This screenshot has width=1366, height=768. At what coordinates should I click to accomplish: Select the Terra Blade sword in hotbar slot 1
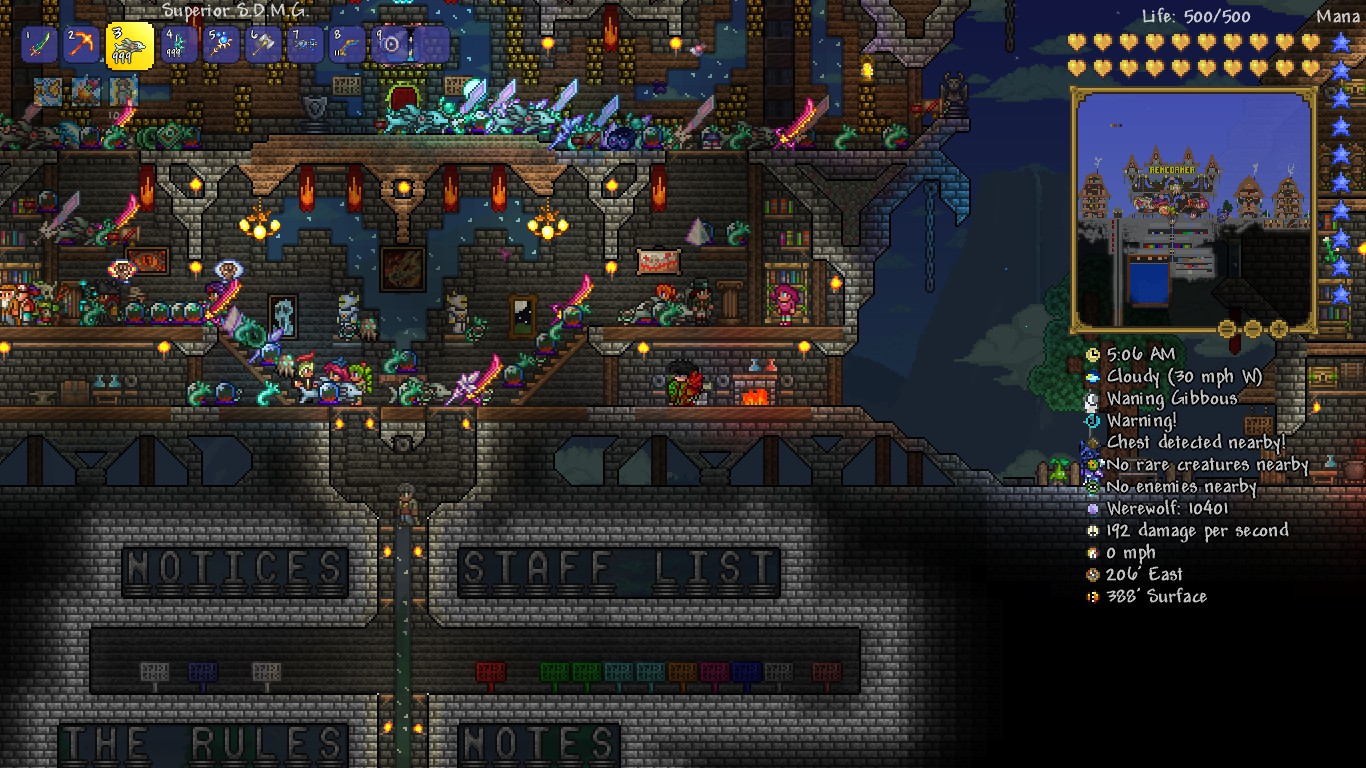40,45
